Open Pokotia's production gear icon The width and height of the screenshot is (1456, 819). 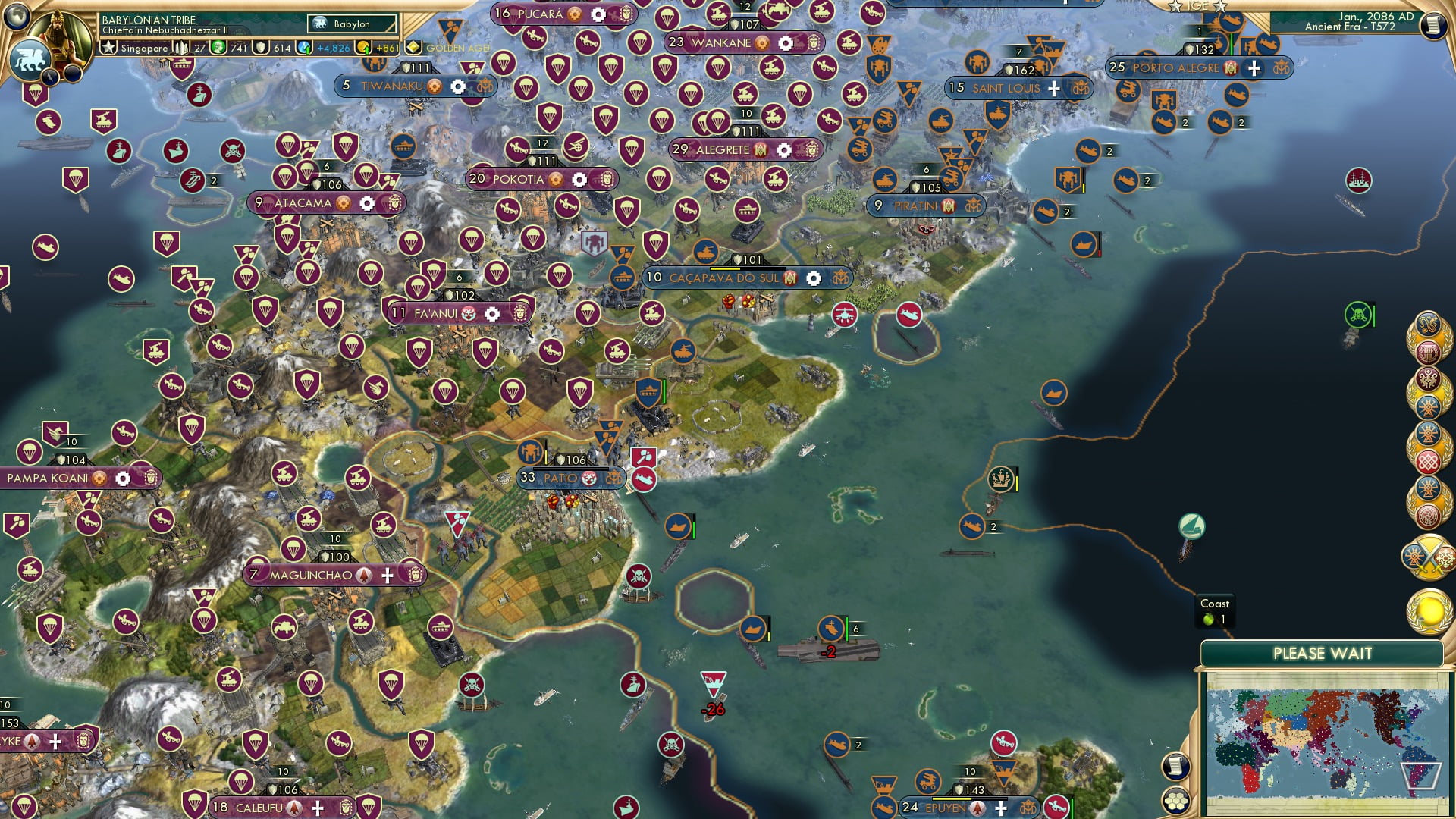pyautogui.click(x=579, y=179)
